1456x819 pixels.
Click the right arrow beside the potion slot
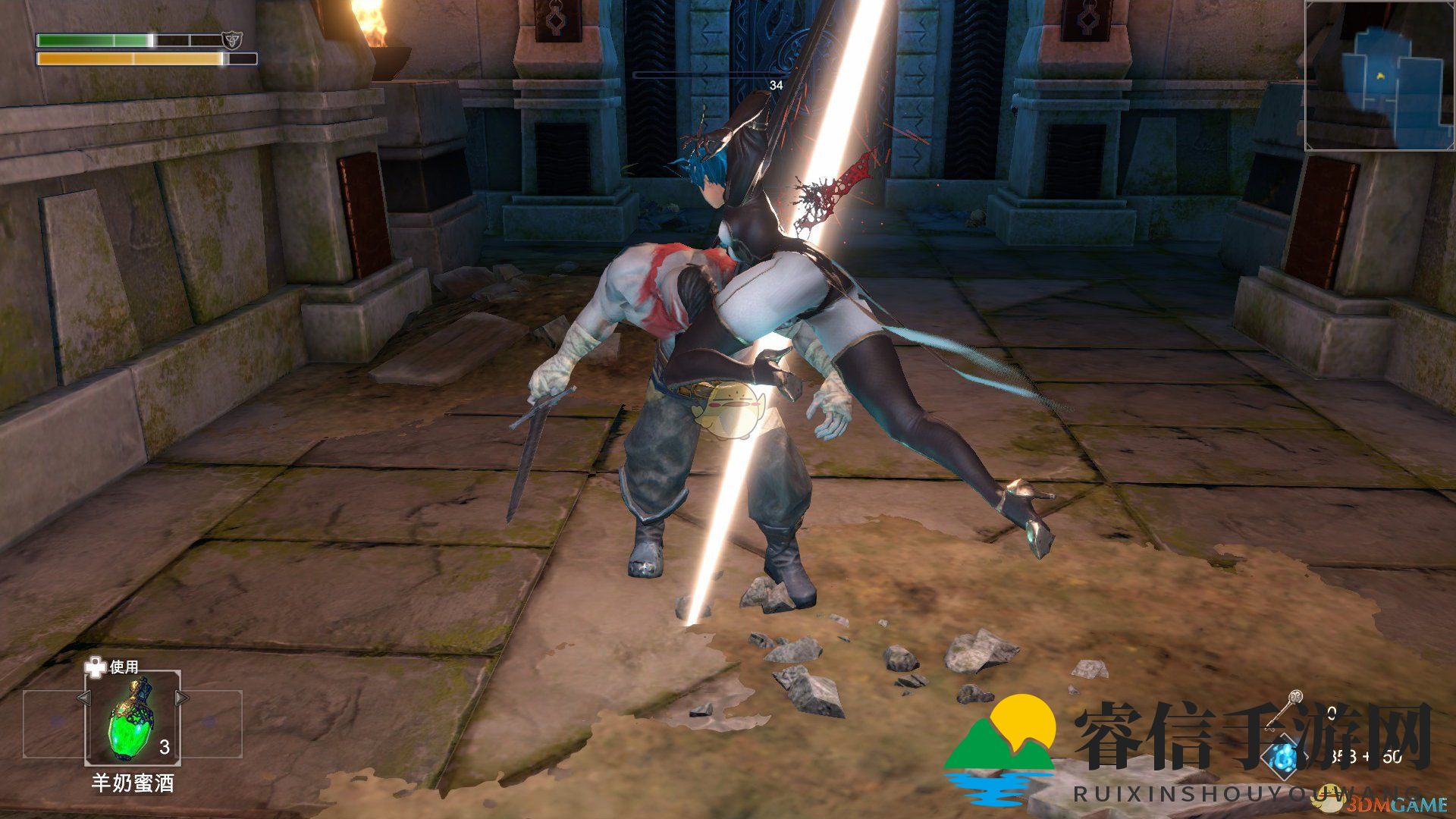[182, 698]
